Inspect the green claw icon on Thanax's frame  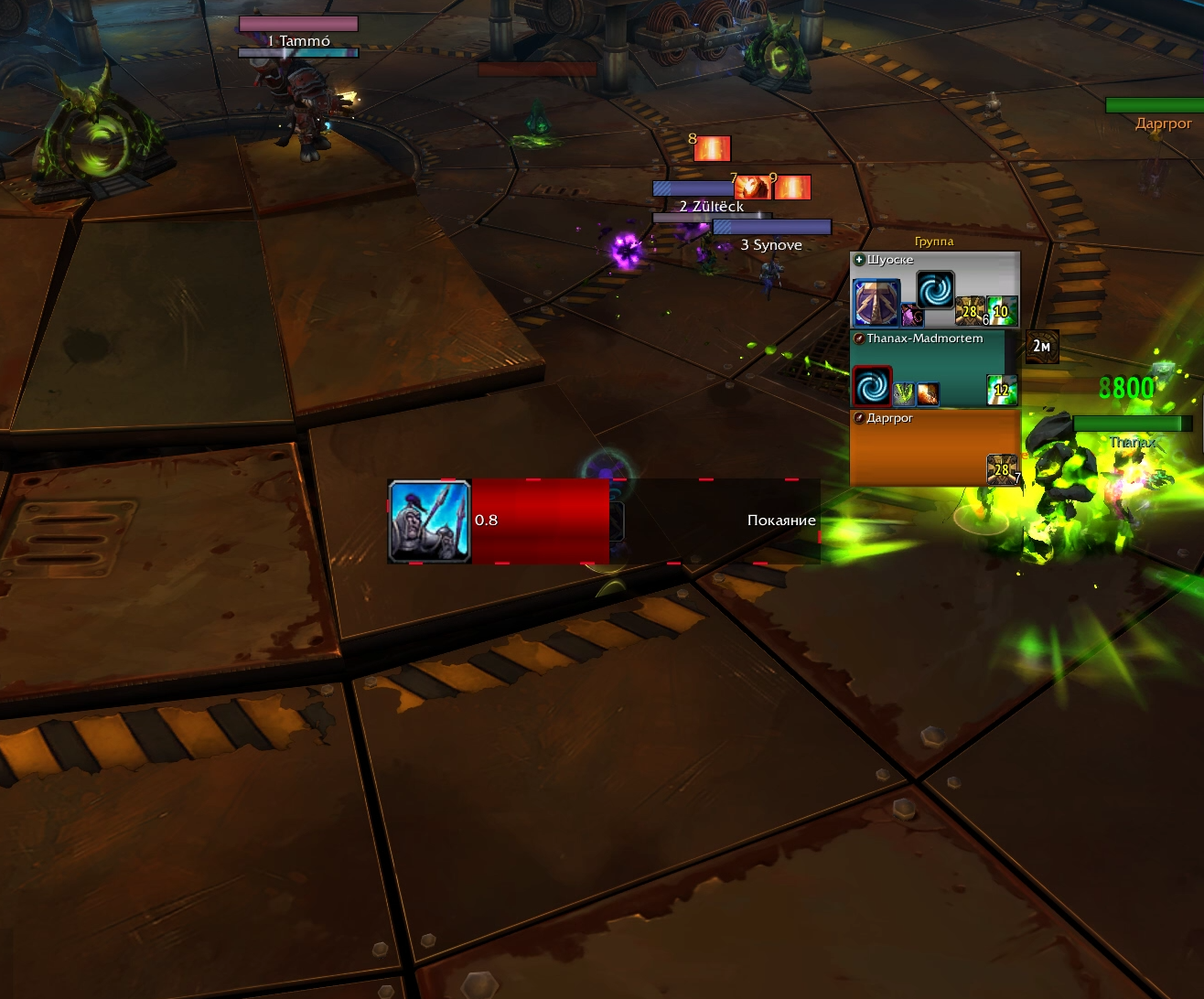coord(903,393)
